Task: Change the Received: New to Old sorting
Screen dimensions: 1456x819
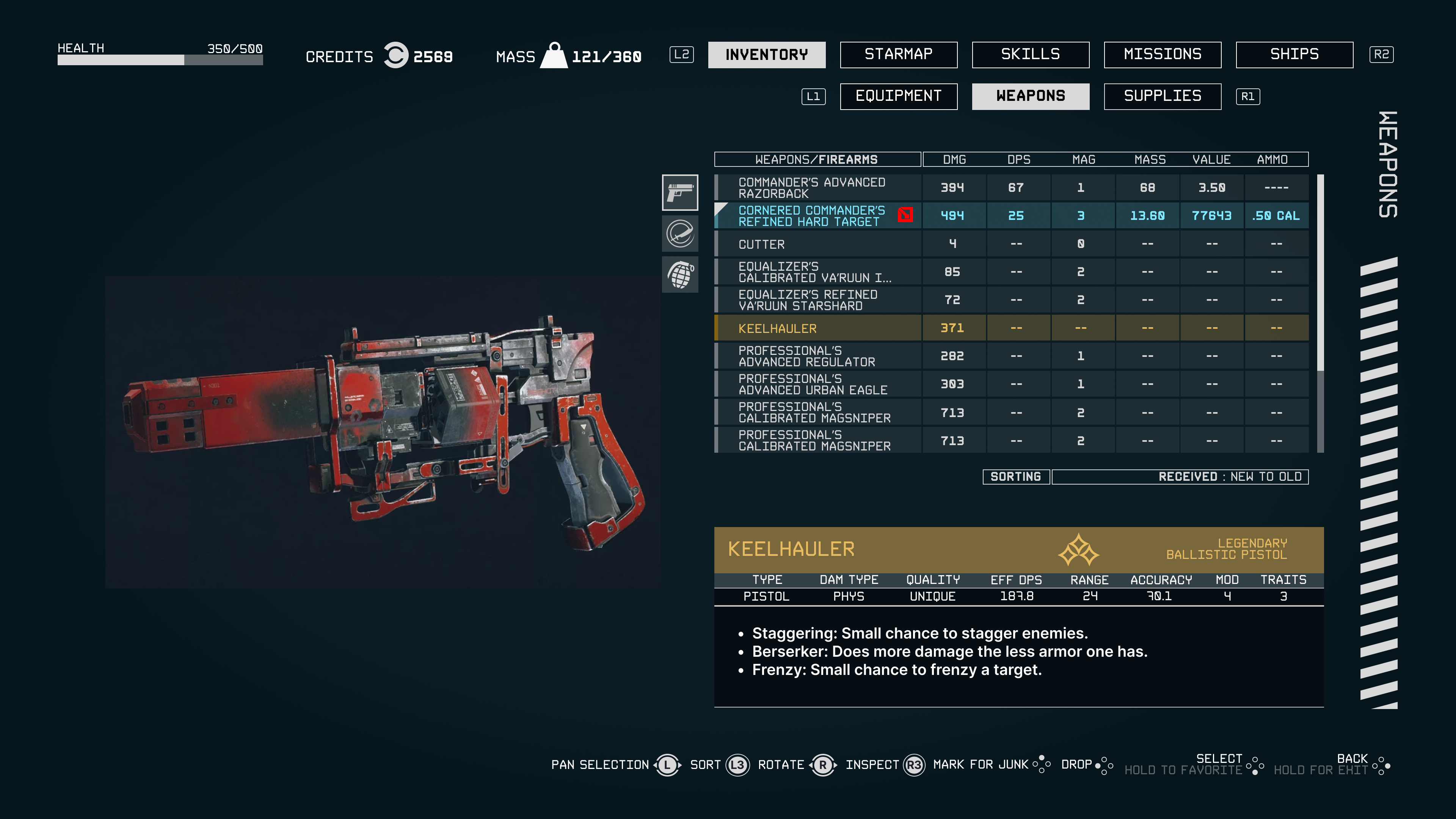Action: (1180, 477)
